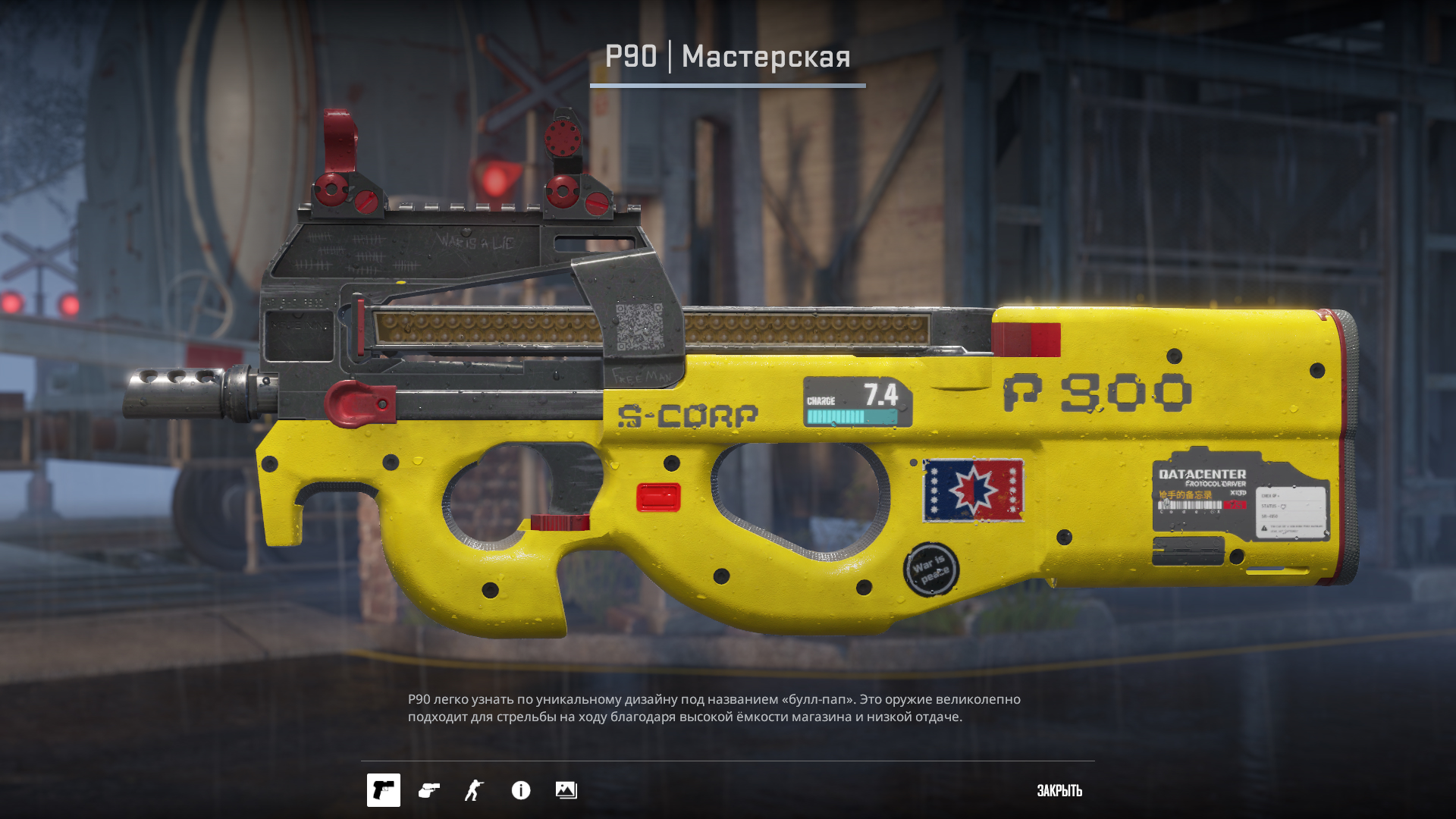Open the item info icon
1456x819 pixels.
point(521,790)
